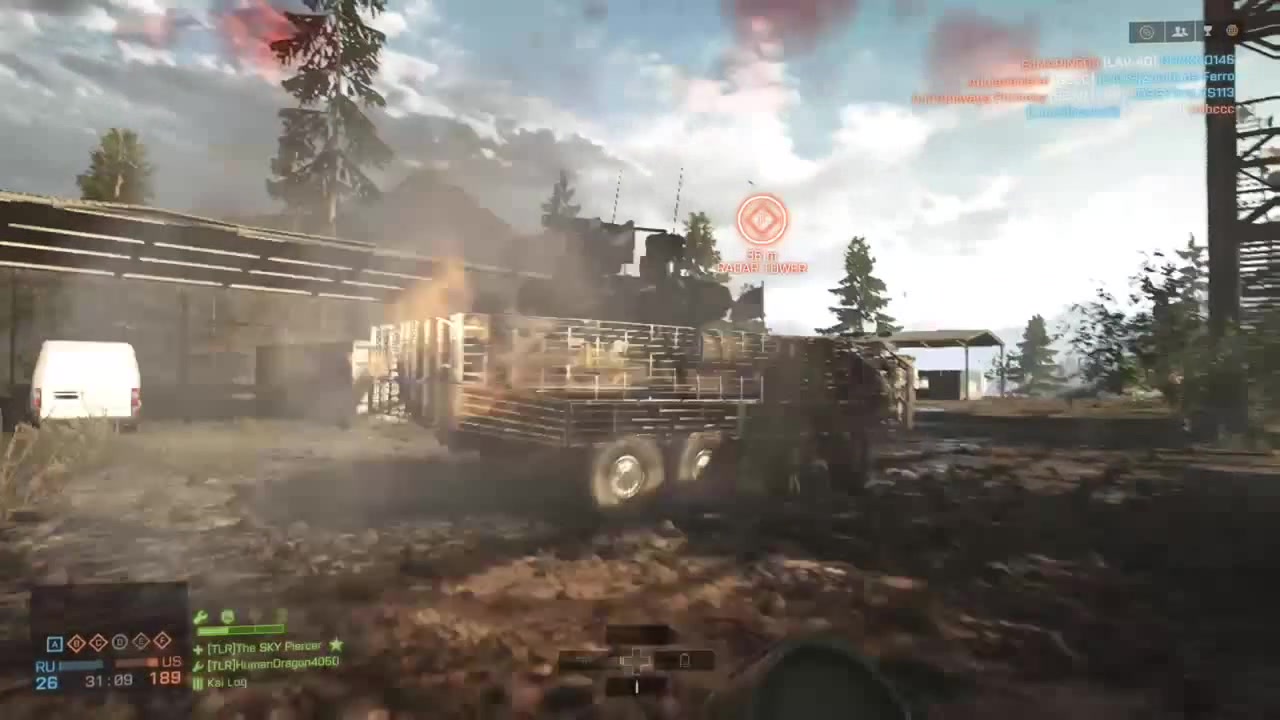
Task: Click the green vehicle health bar
Action: [240, 629]
